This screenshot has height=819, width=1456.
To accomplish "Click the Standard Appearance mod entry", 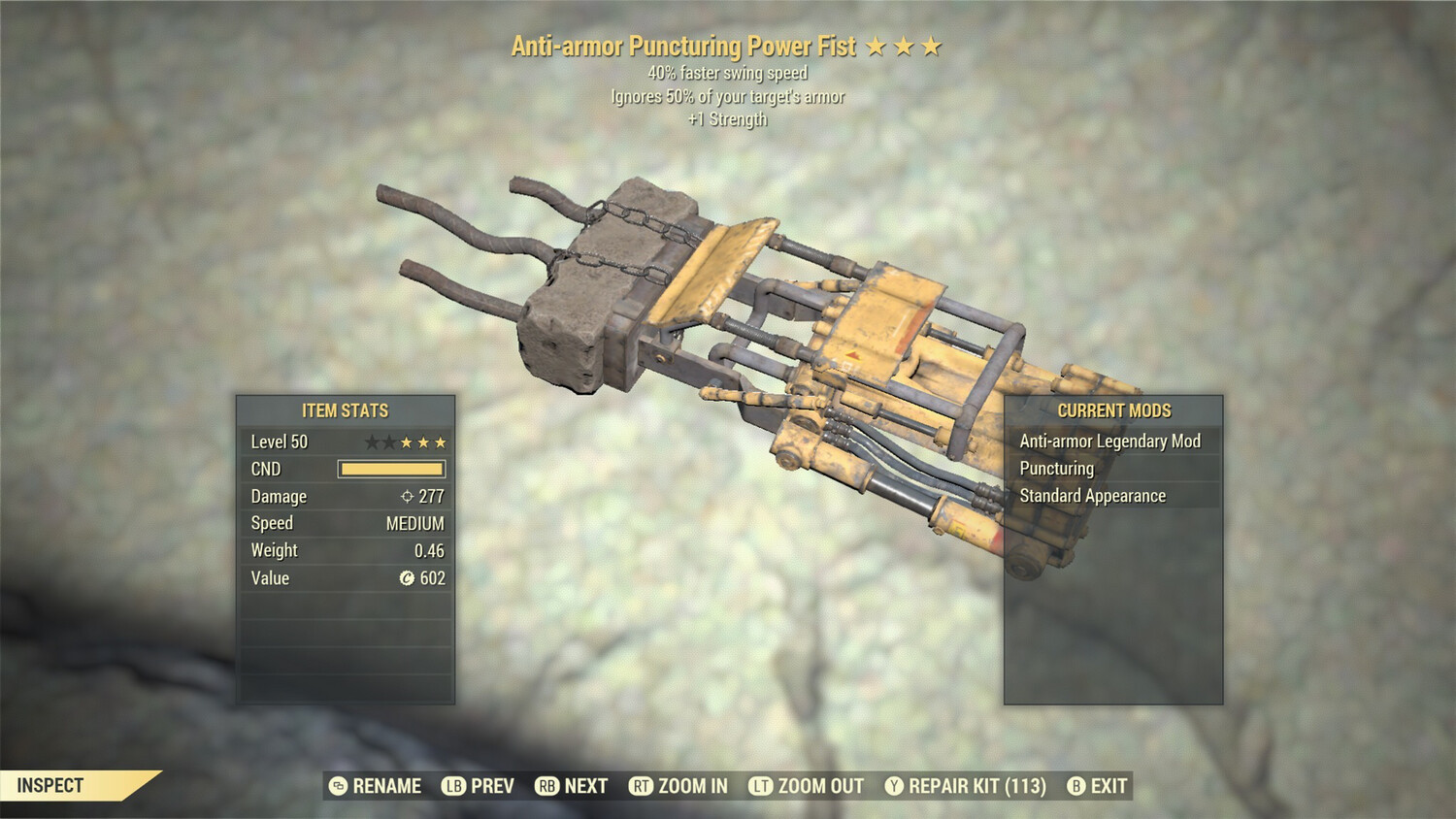I will [x=1091, y=495].
